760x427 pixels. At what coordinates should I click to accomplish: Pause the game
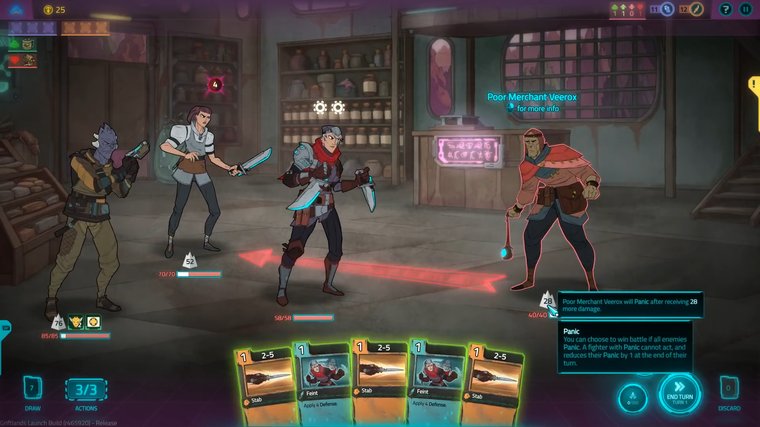point(745,9)
